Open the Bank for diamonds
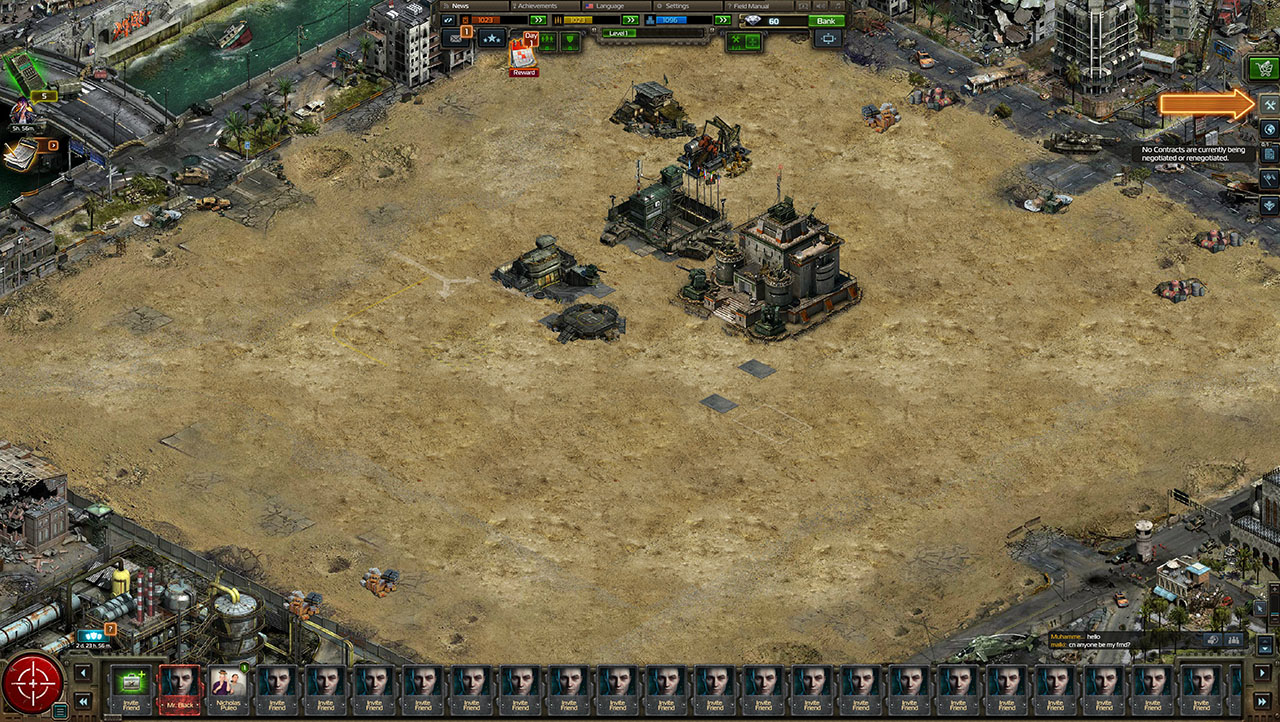1280x722 pixels. pyautogui.click(x=826, y=21)
